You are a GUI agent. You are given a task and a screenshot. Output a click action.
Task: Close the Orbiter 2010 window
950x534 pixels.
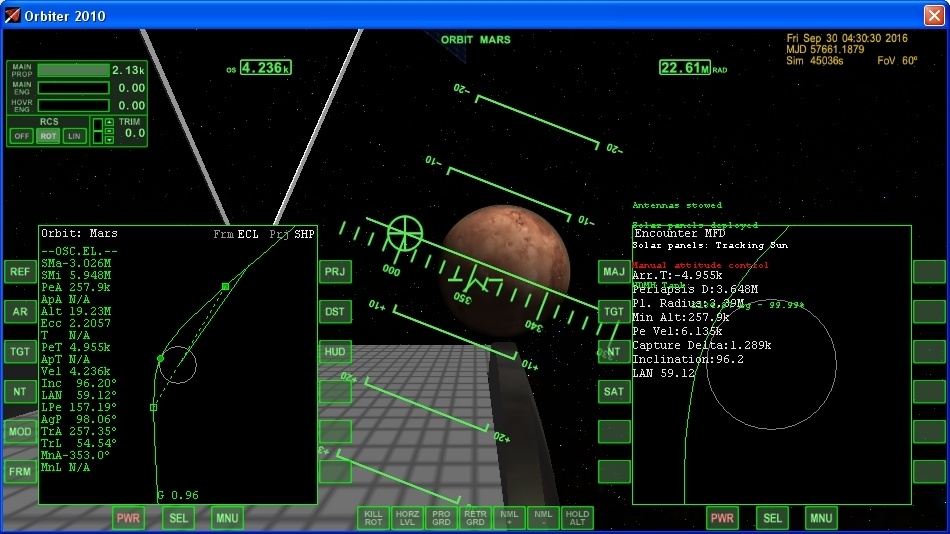click(x=934, y=15)
